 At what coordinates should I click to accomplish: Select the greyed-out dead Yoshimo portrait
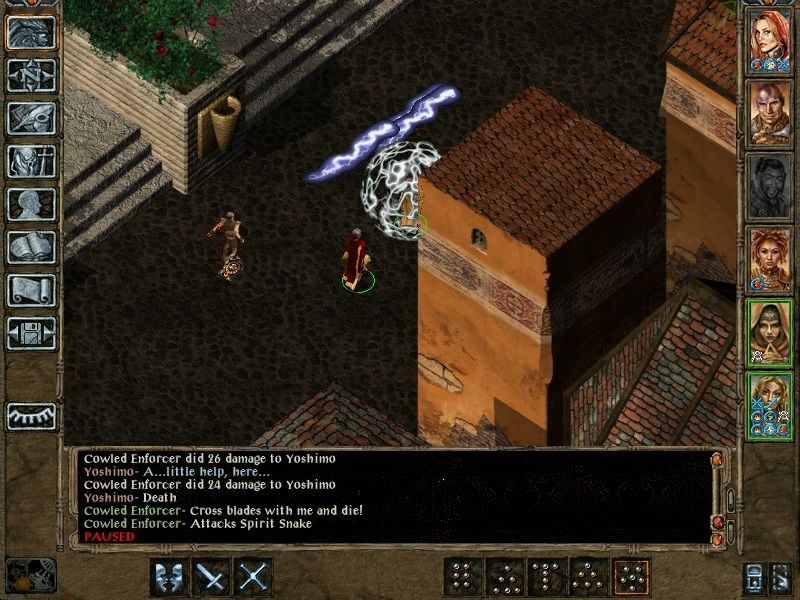pos(771,185)
